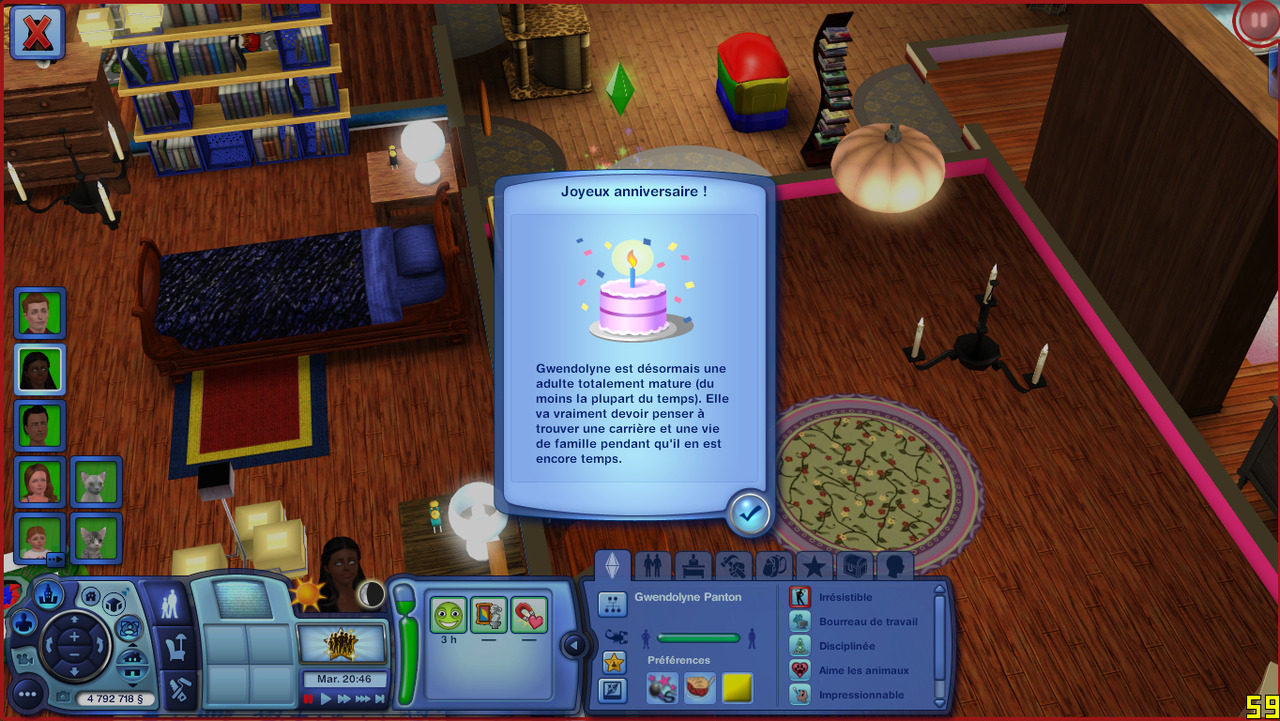
Task: Select the red-haired woman's portrait
Action: point(40,482)
